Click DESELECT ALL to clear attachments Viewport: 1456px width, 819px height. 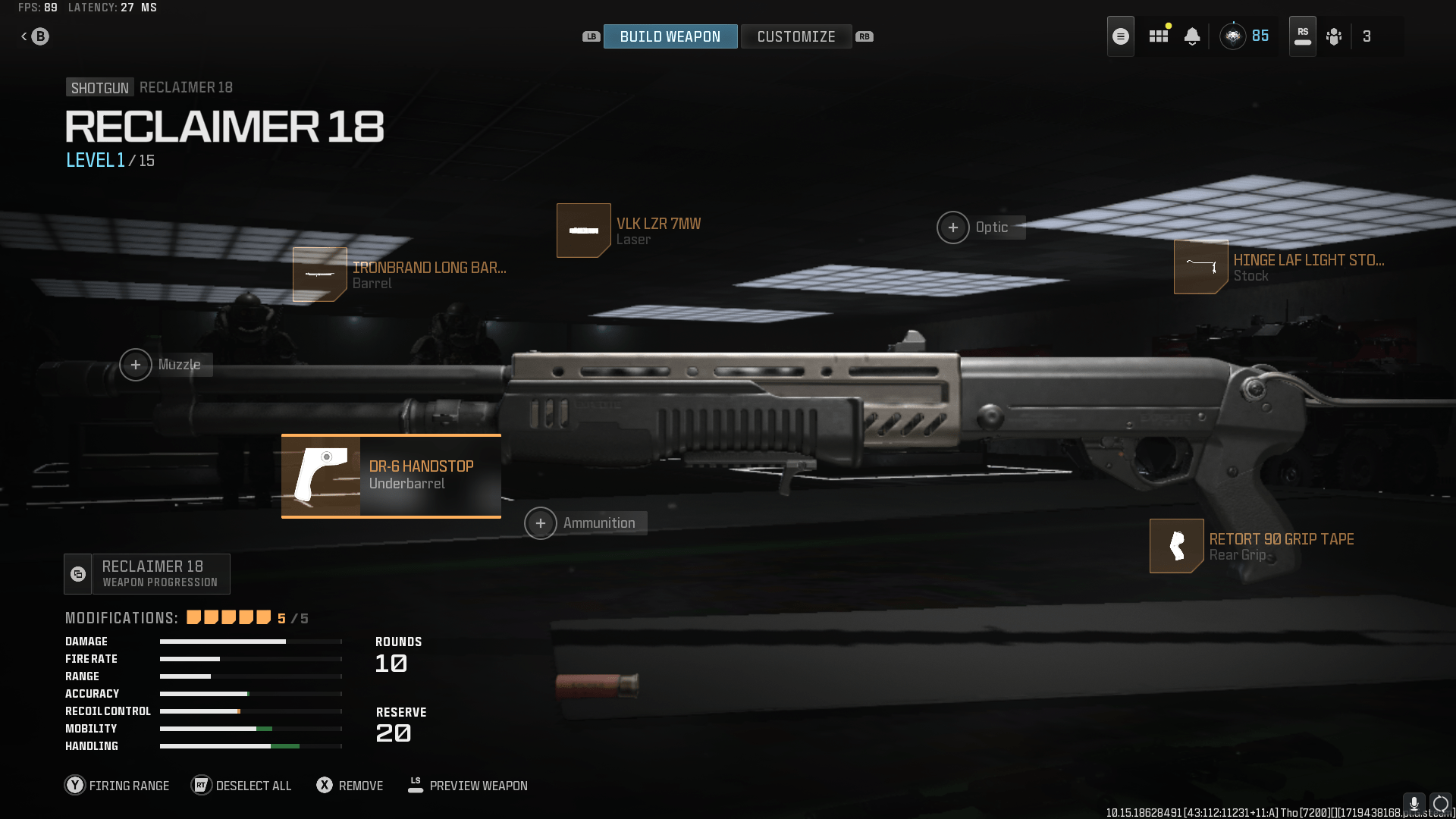(241, 786)
